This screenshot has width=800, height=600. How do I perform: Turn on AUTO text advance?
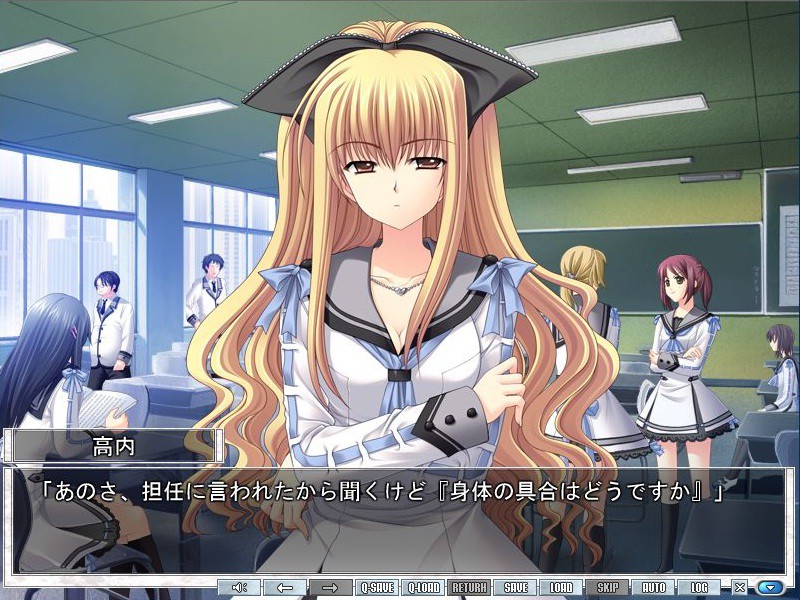tap(653, 587)
